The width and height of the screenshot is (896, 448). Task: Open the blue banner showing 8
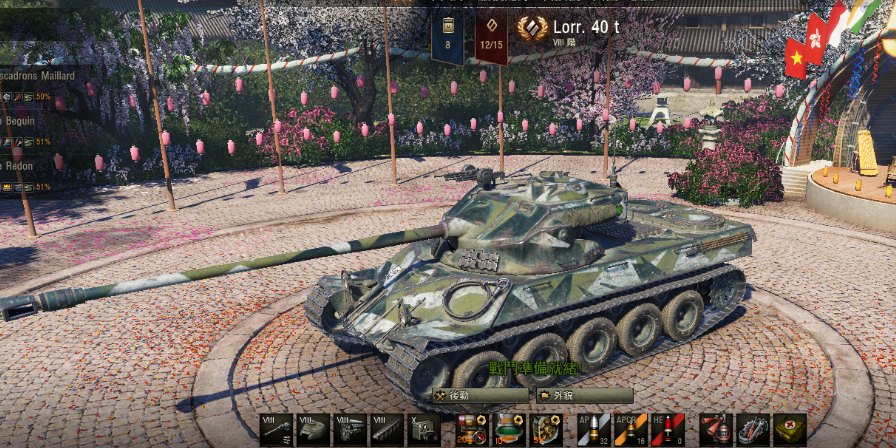pos(447,39)
